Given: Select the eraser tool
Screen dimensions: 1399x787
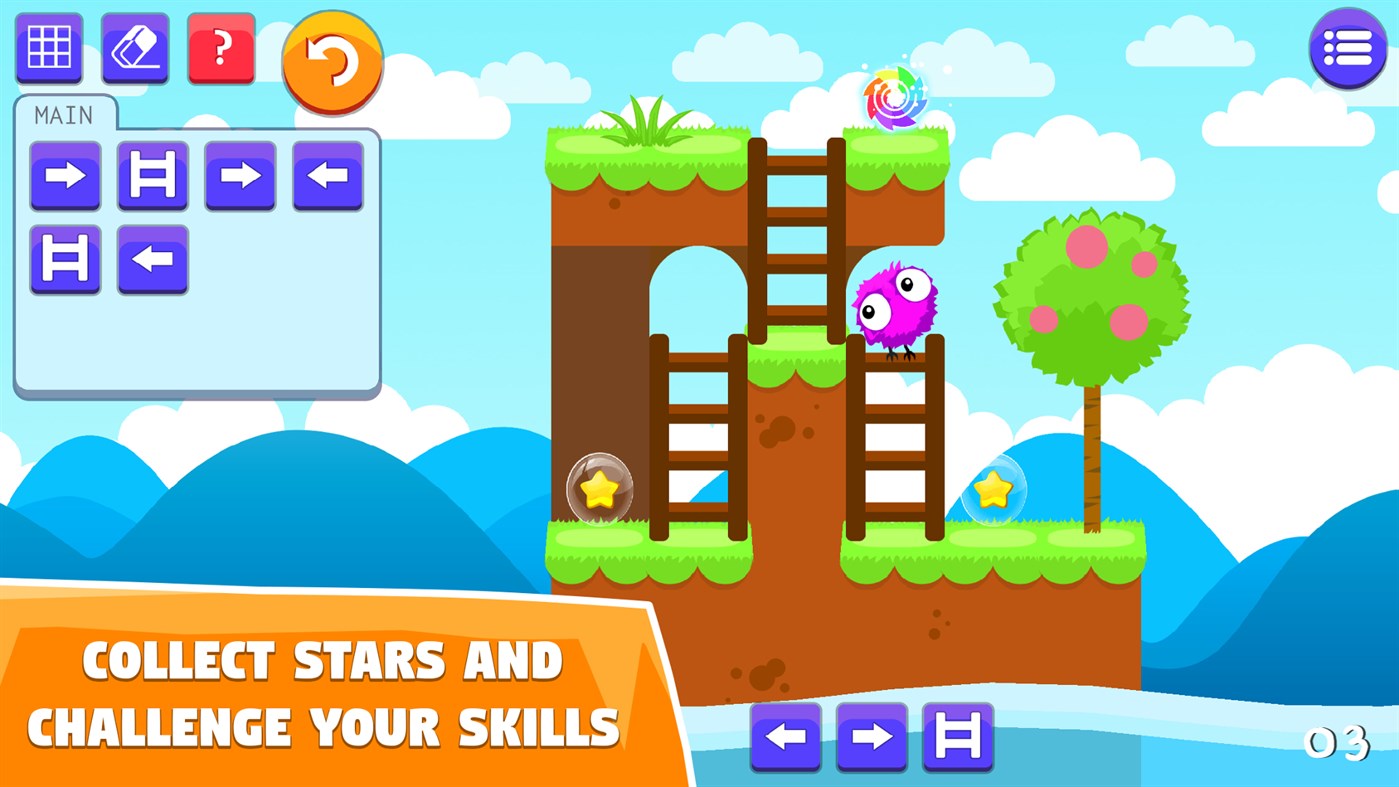Looking at the screenshot, I should point(133,48).
